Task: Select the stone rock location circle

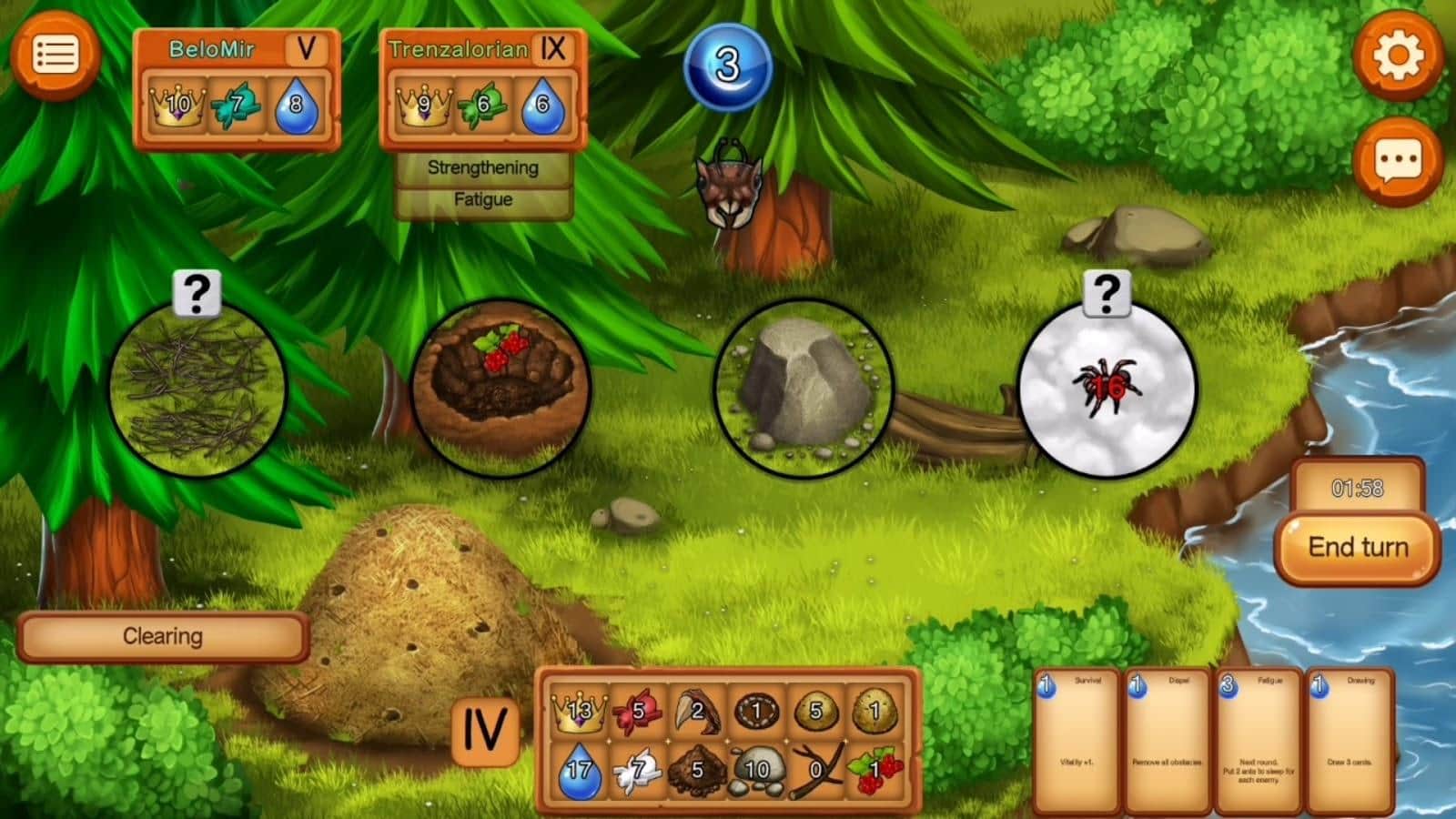Action: click(803, 389)
